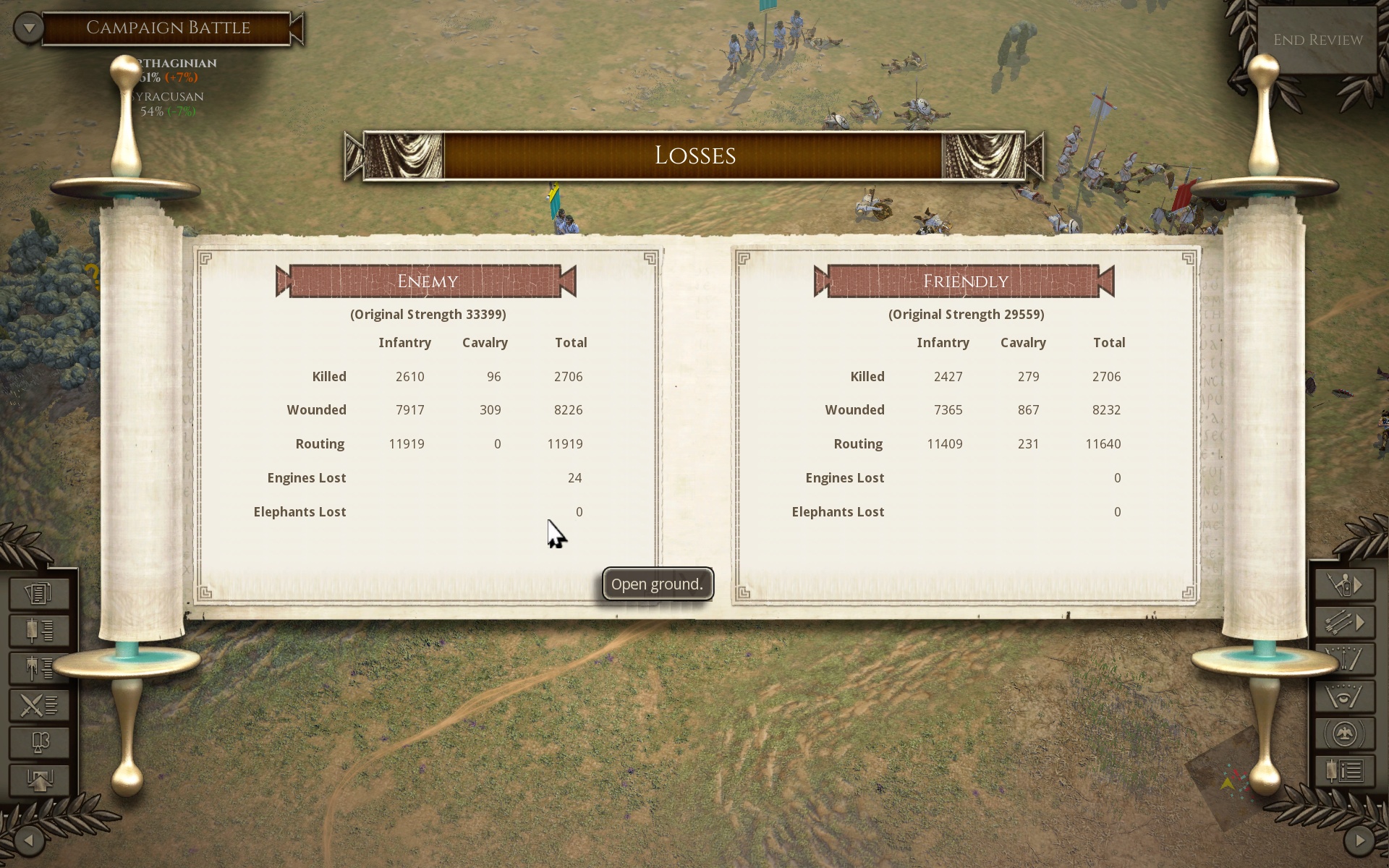The height and width of the screenshot is (868, 1389).
Task: Select the arrows volley next button
Action: 1345,622
